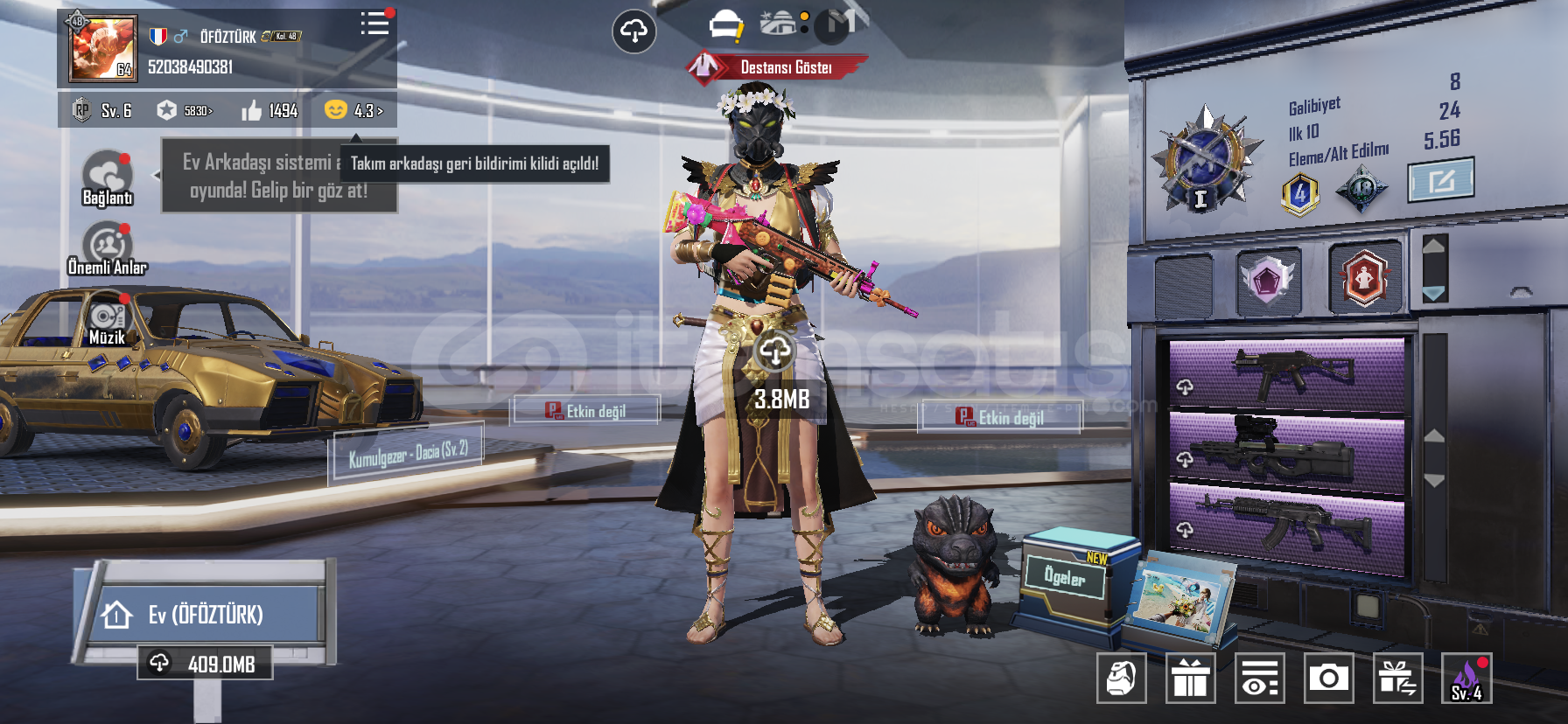This screenshot has height=724, width=1568.
Task: Open the RP Sv. 6 royale pass badge
Action: pyautogui.click(x=102, y=111)
